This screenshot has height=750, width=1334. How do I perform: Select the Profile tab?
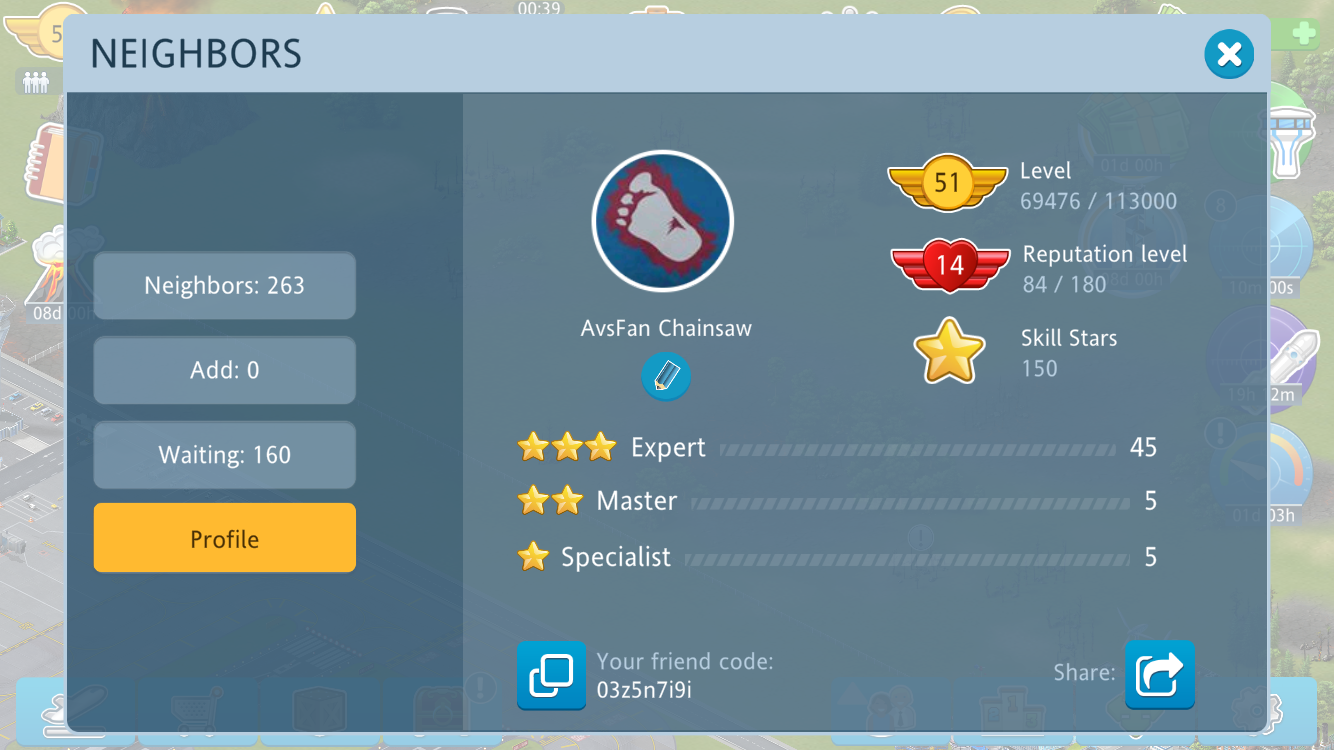(225, 539)
